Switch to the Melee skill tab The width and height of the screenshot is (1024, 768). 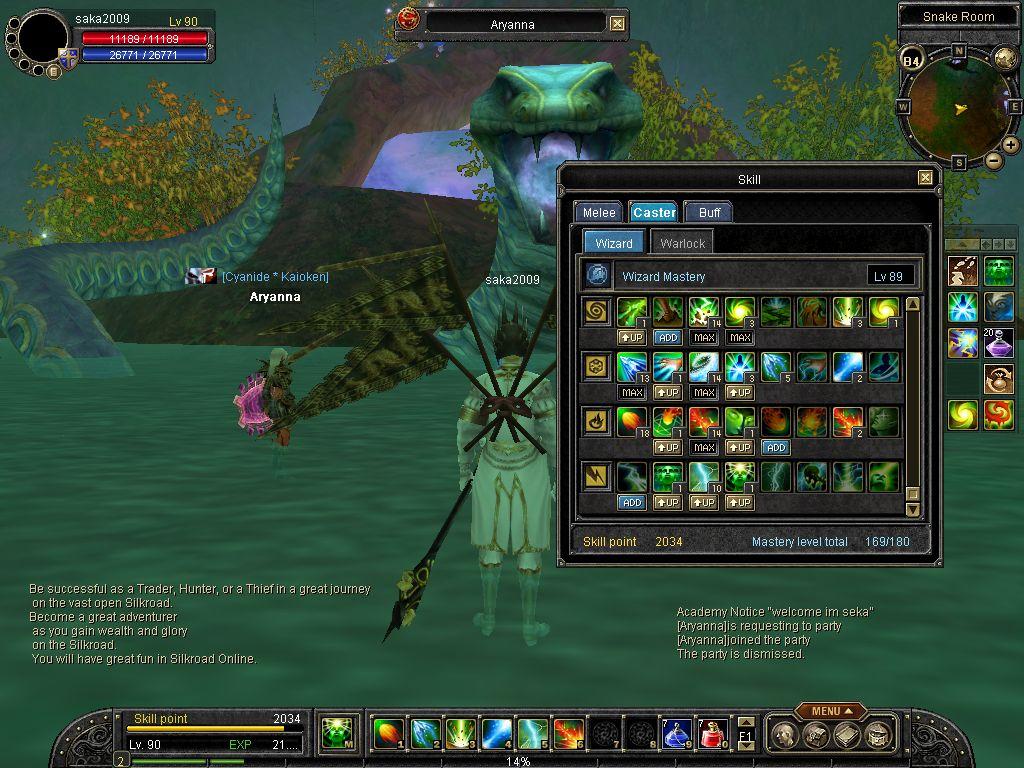click(x=598, y=212)
